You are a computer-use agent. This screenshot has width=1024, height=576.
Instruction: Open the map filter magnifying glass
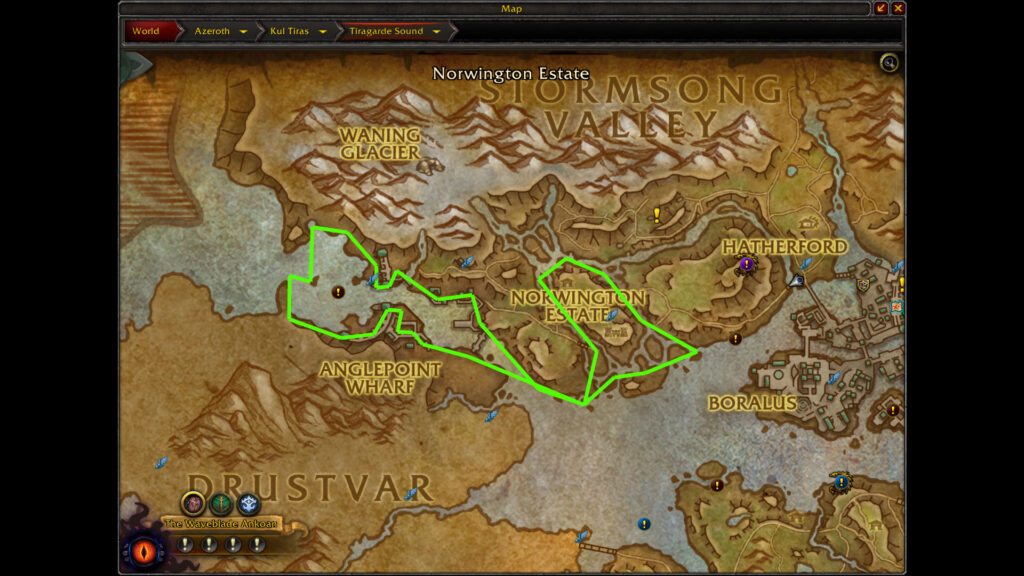coord(888,64)
